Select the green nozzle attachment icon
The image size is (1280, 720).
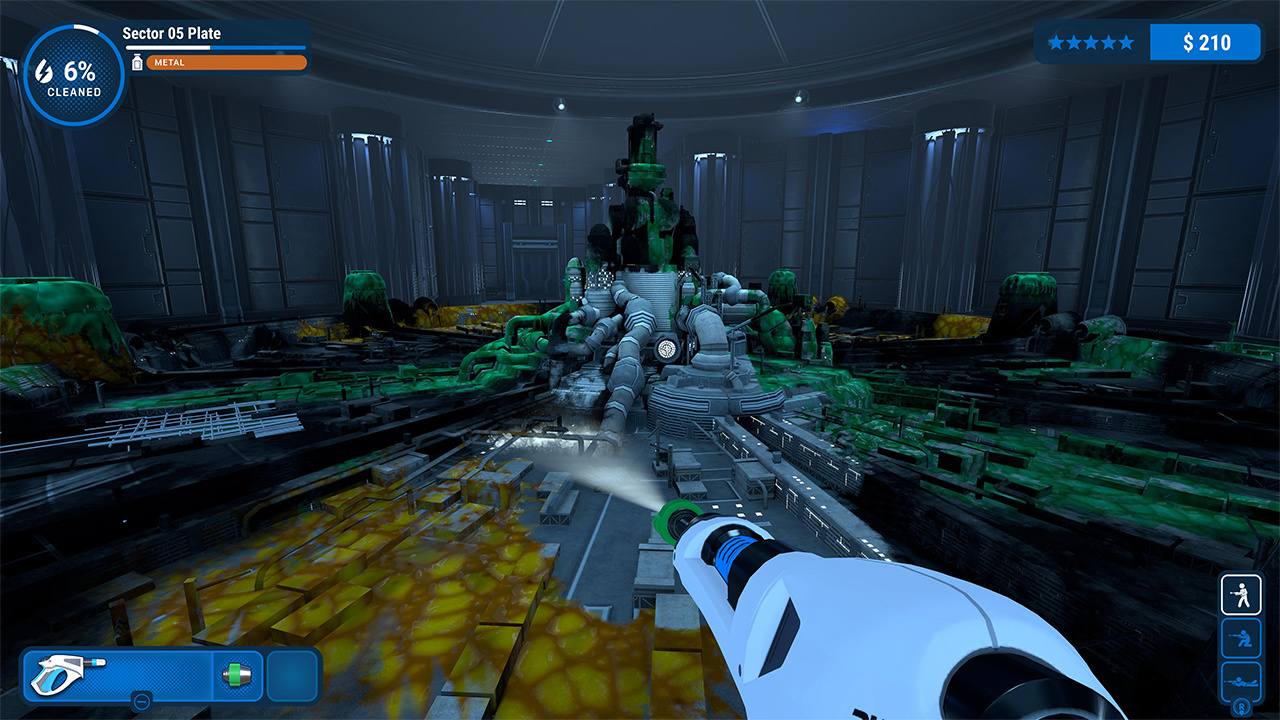click(236, 674)
